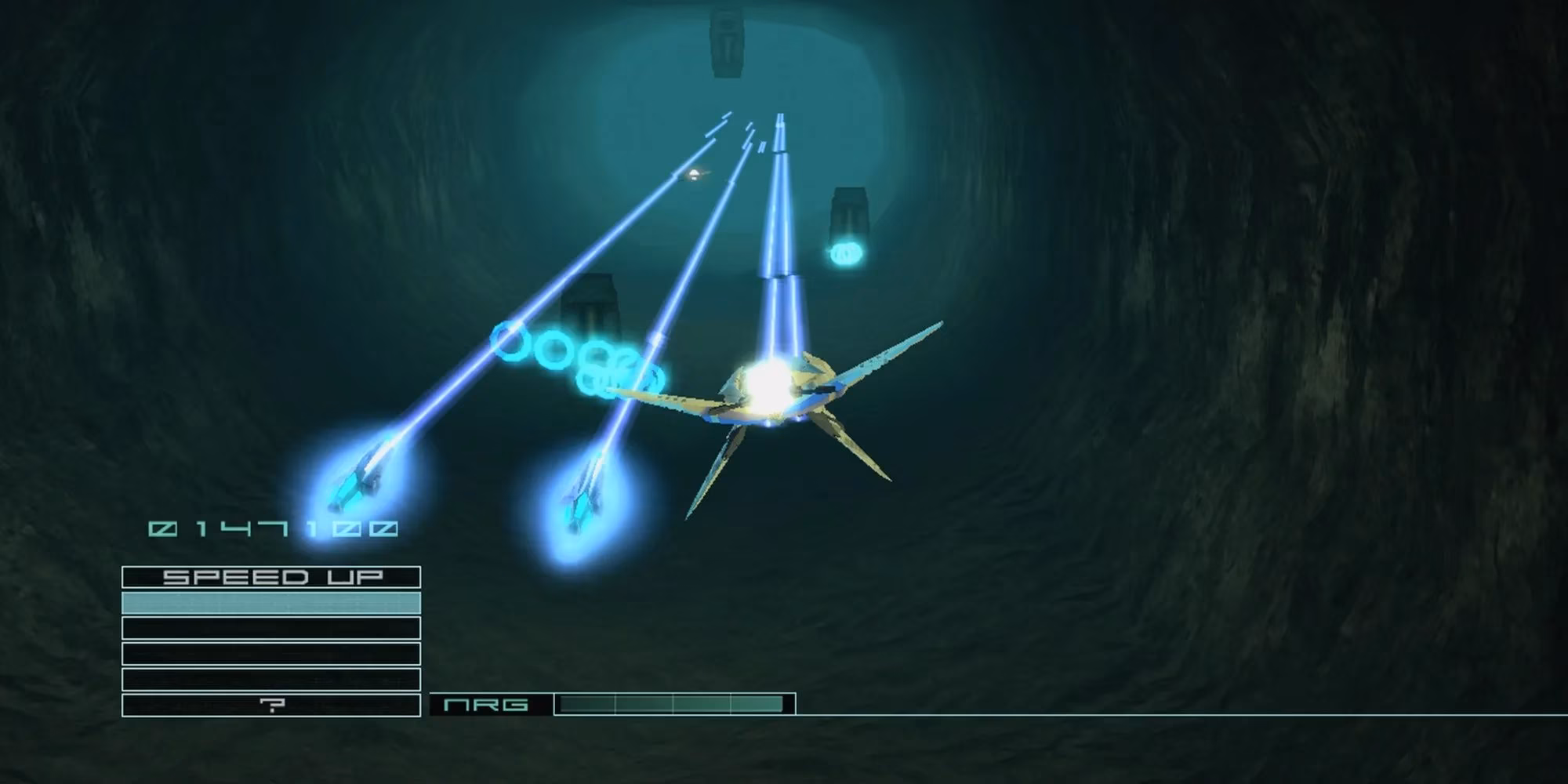Click the question mark power-up slot
The height and width of the screenshot is (784, 1568).
270,705
